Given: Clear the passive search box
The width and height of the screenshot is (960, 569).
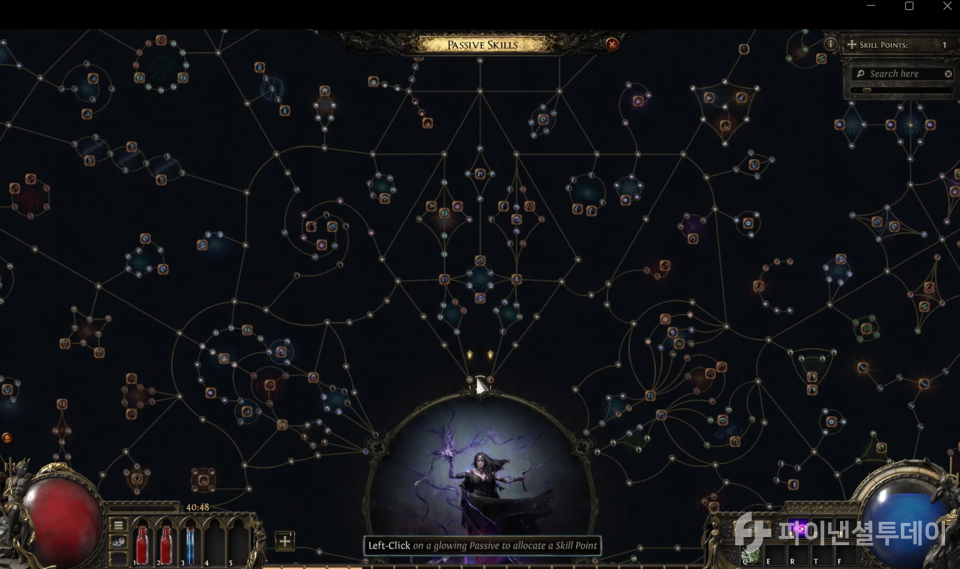Looking at the screenshot, I should click(x=948, y=74).
